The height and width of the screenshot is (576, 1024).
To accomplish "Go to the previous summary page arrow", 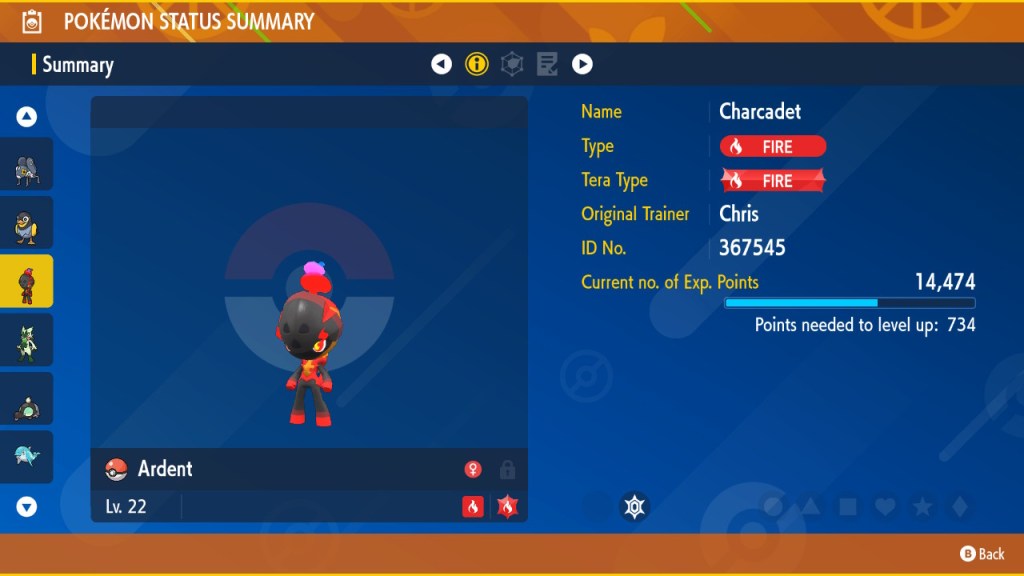I will pyautogui.click(x=441, y=65).
